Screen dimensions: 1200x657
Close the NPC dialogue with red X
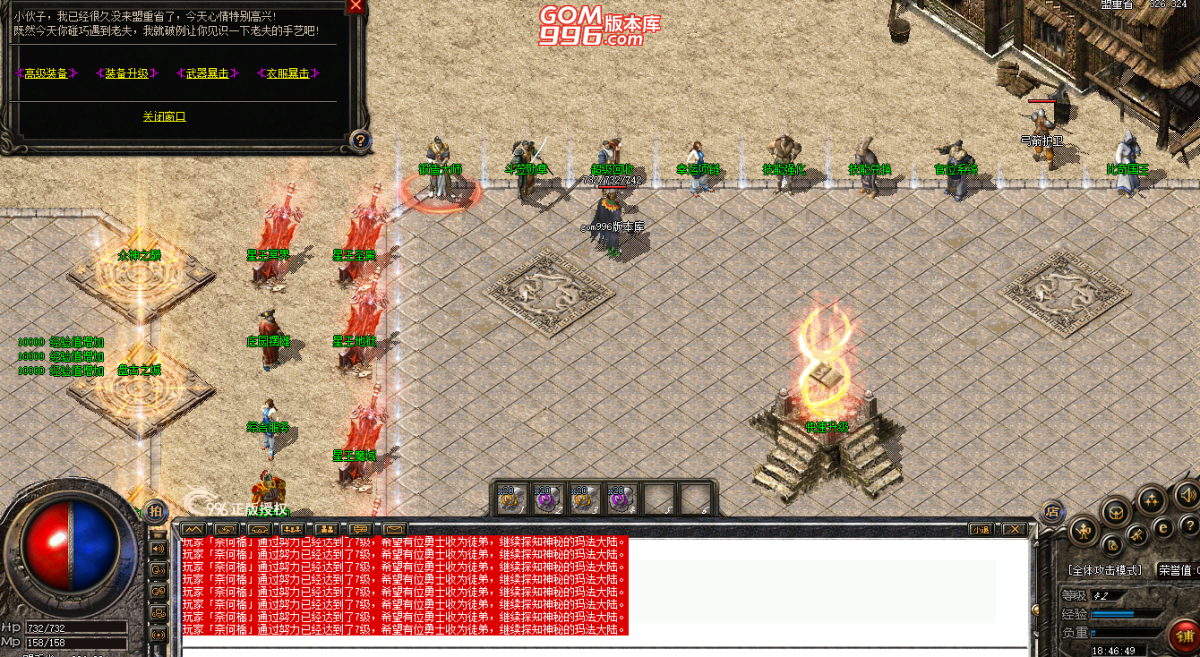point(355,5)
